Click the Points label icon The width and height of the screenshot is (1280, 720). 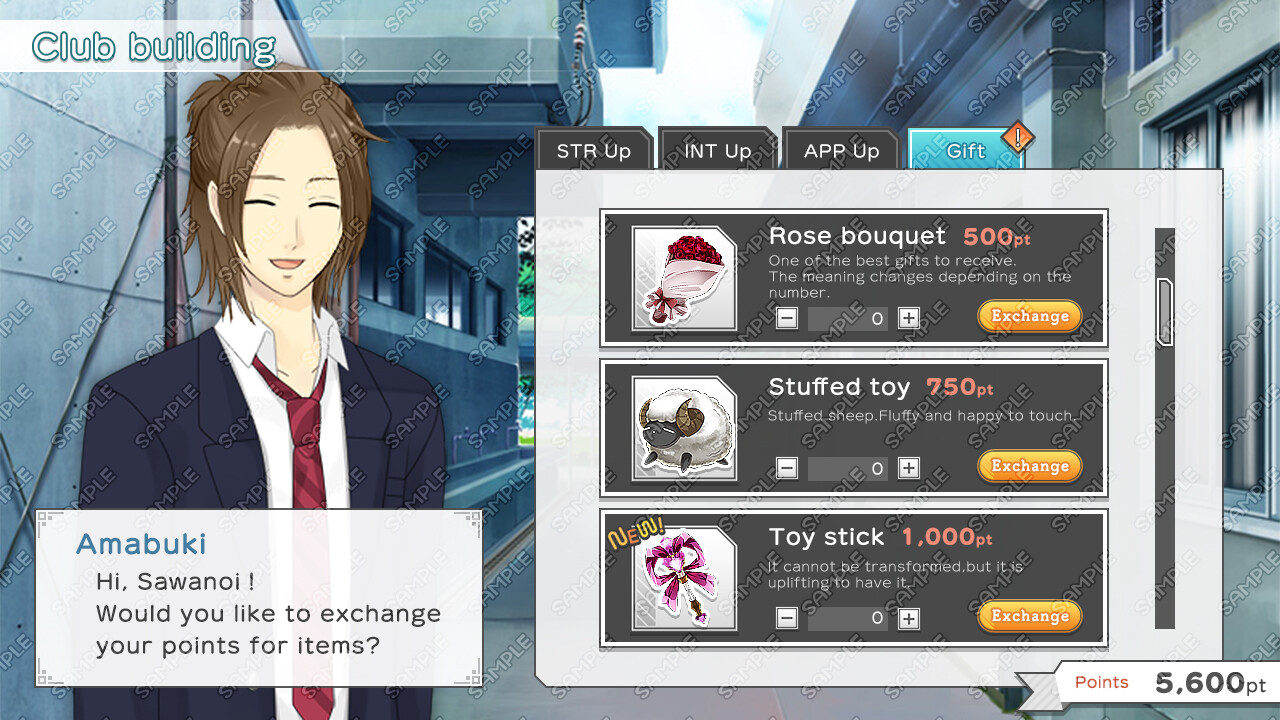point(1101,682)
